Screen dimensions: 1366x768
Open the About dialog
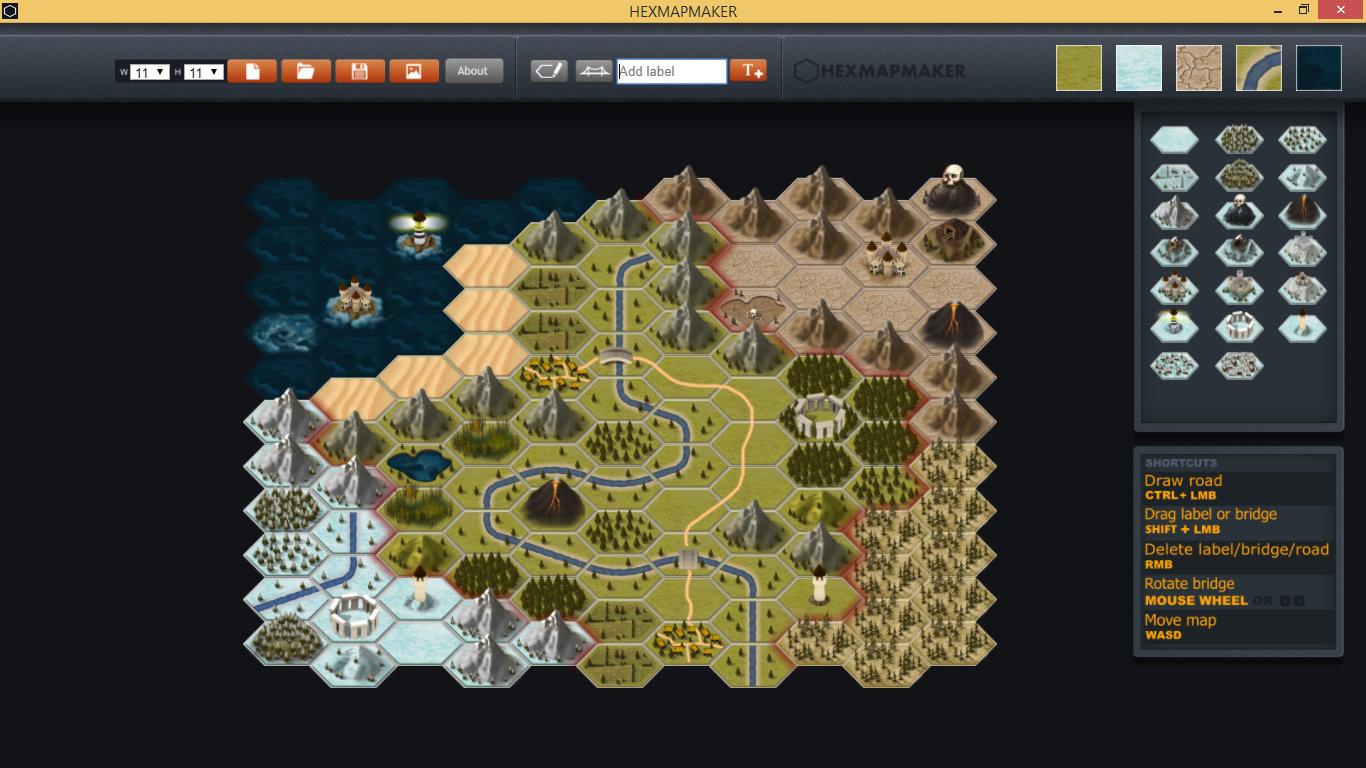click(474, 70)
